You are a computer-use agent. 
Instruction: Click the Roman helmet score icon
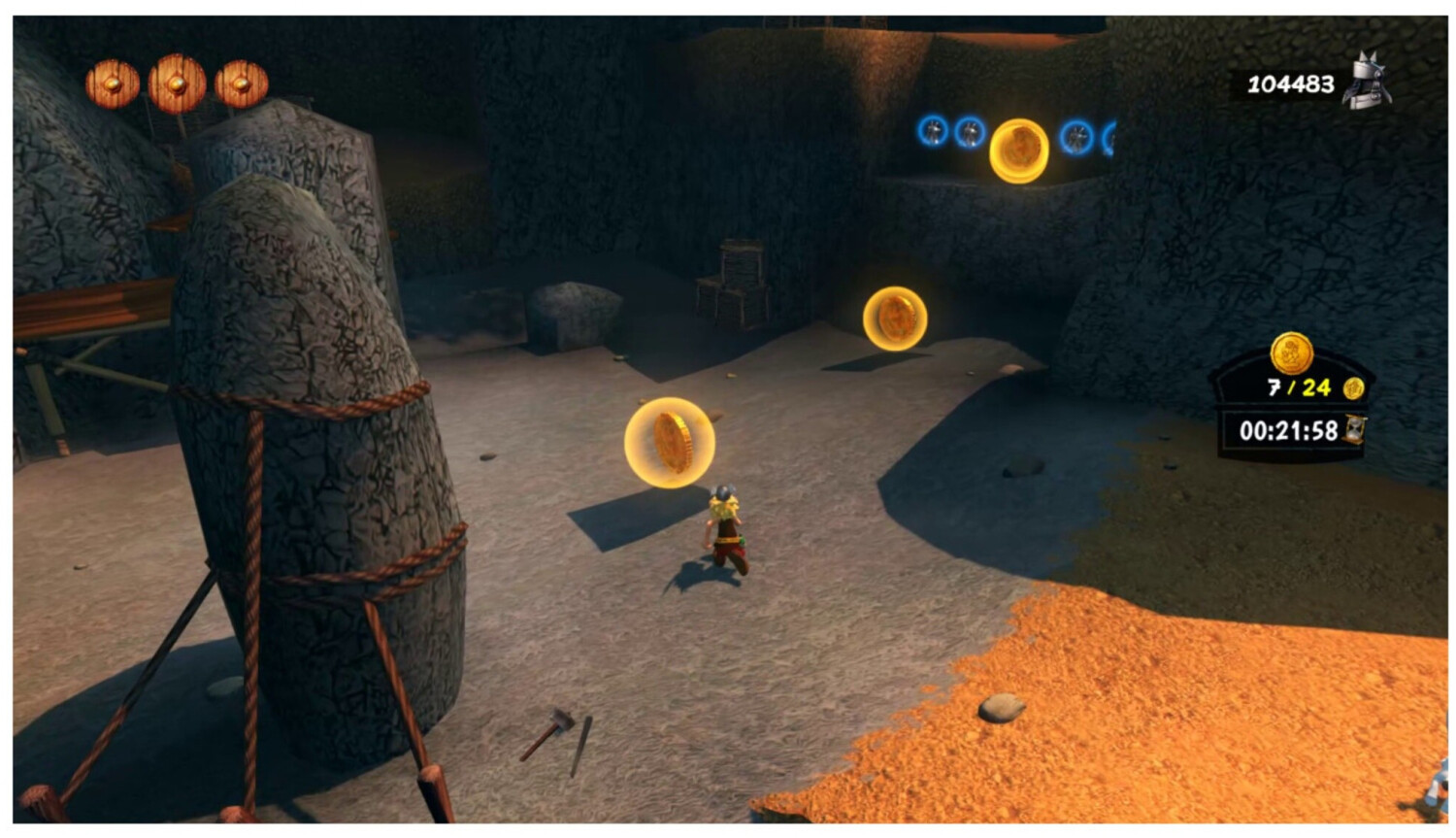click(x=1367, y=81)
